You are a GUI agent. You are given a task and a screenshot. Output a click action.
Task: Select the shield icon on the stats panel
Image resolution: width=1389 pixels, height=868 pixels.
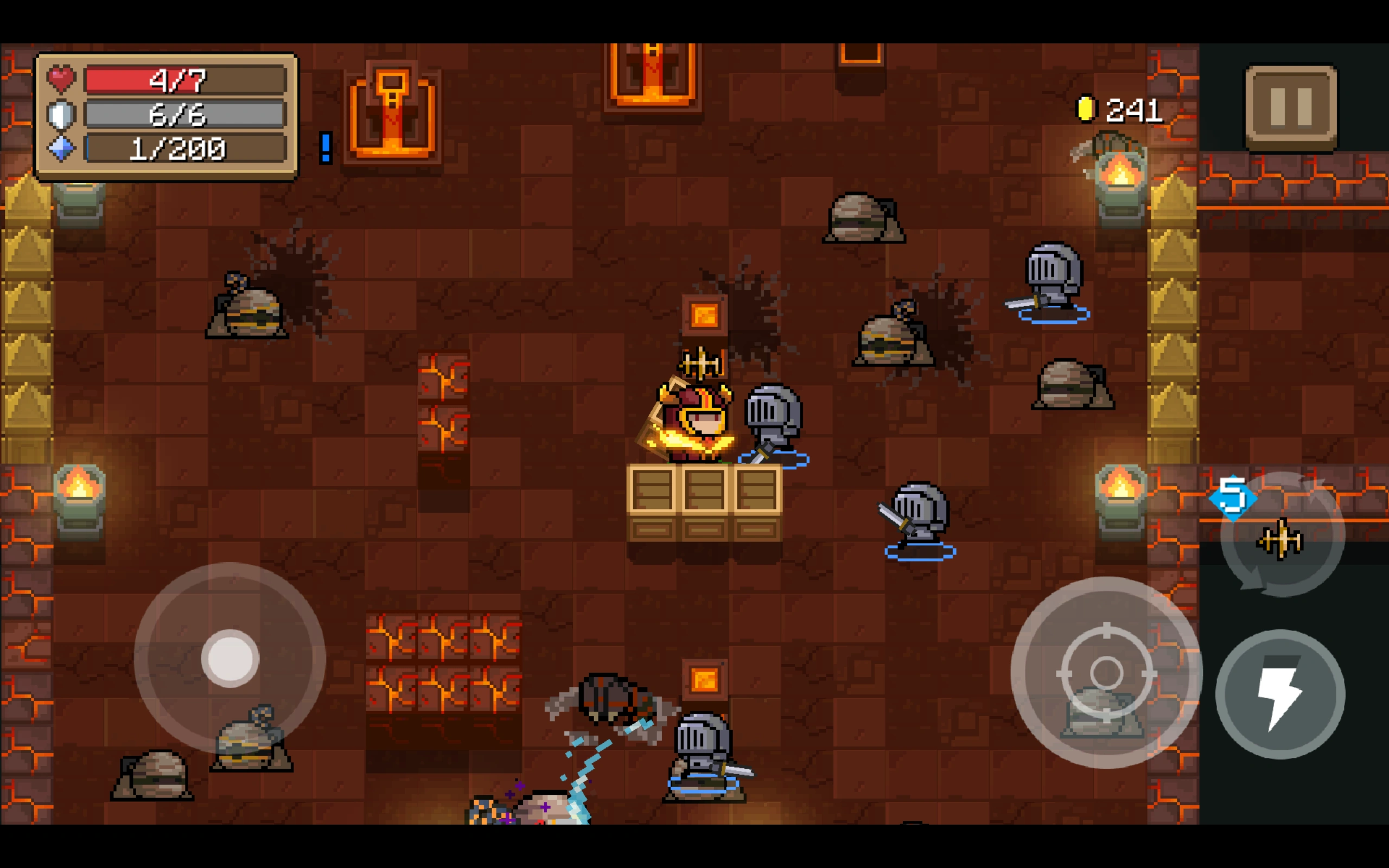61,114
